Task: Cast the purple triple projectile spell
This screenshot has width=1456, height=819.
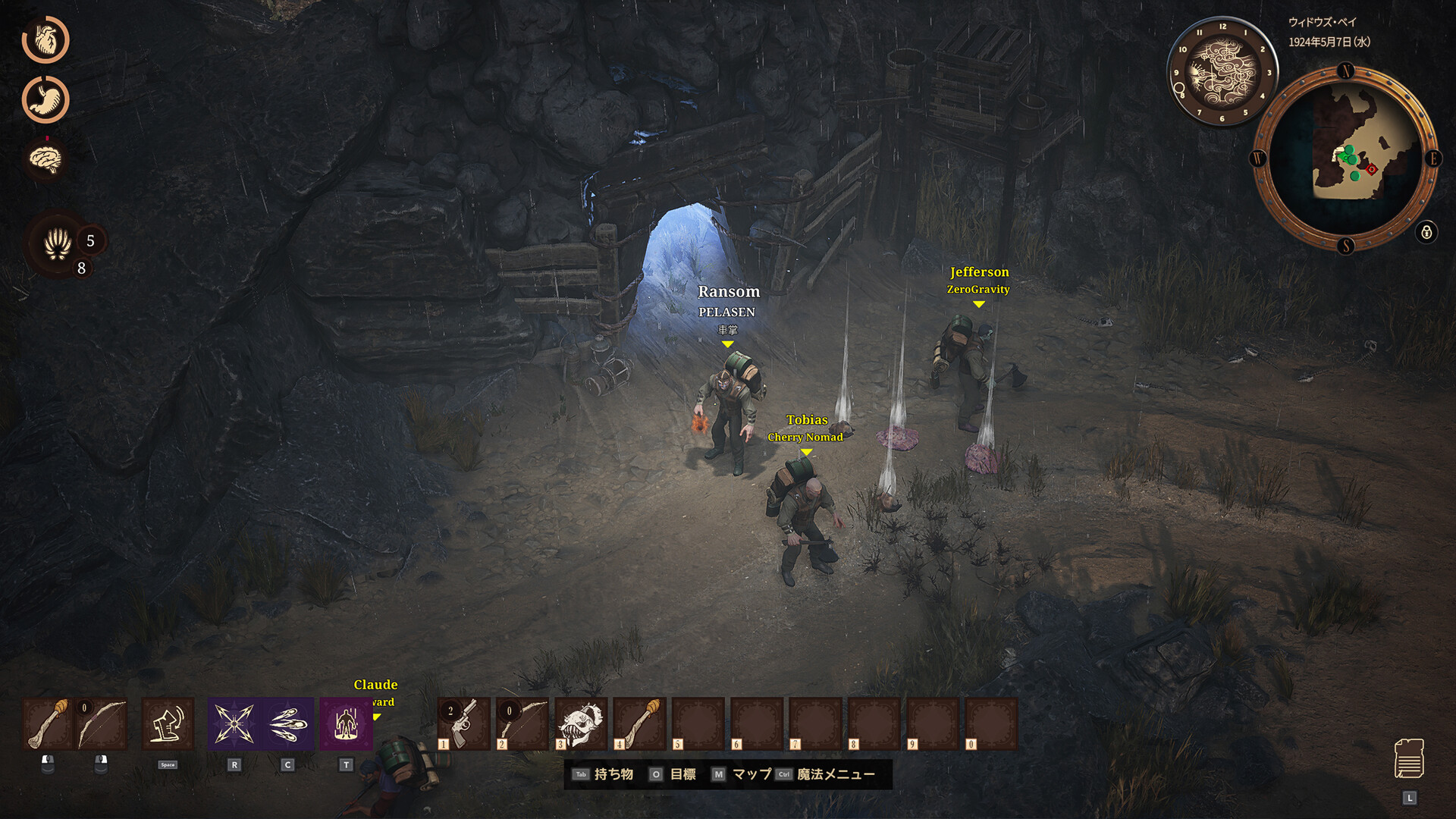Action: pos(288,724)
